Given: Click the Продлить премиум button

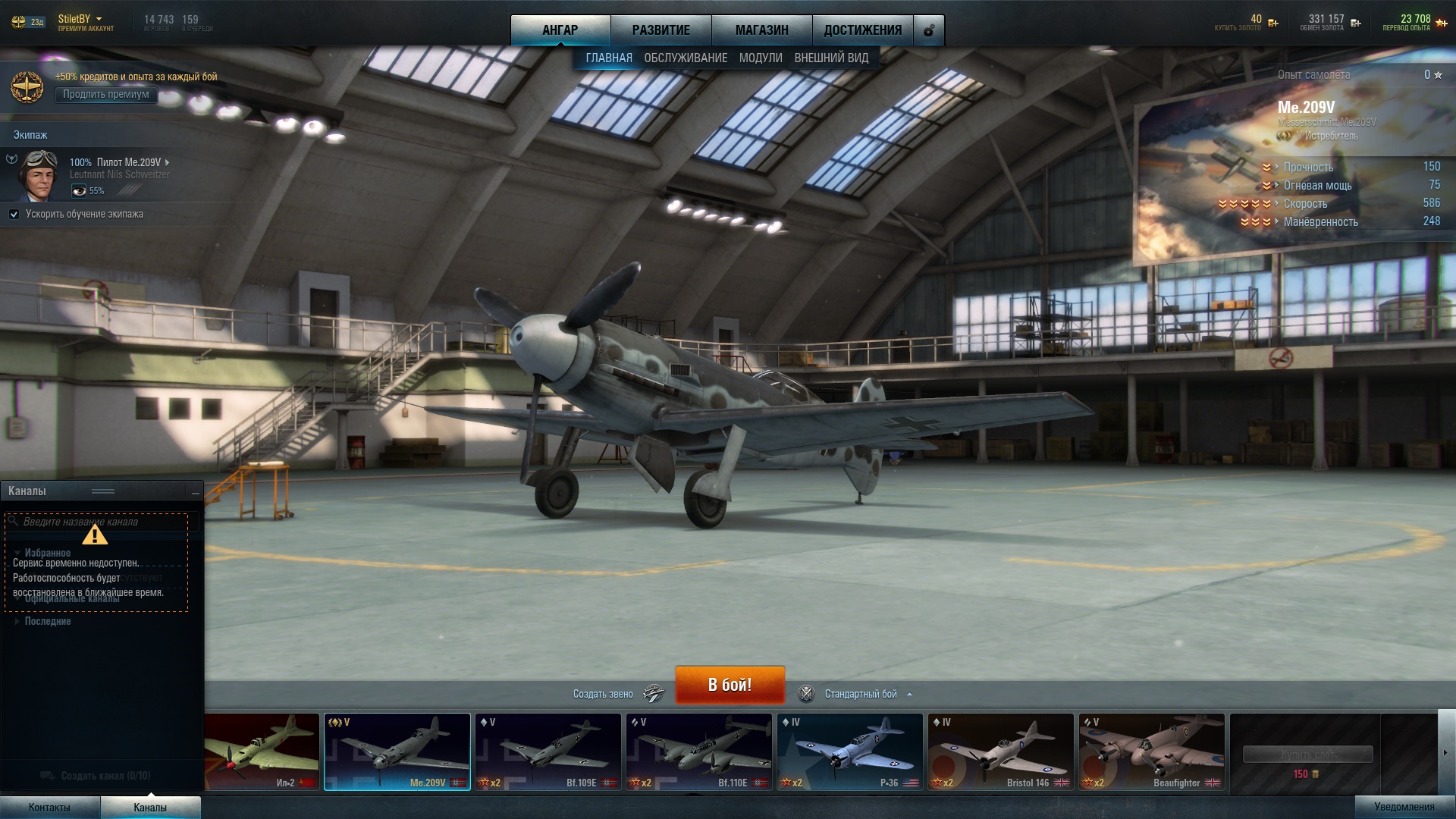Looking at the screenshot, I should point(106,95).
